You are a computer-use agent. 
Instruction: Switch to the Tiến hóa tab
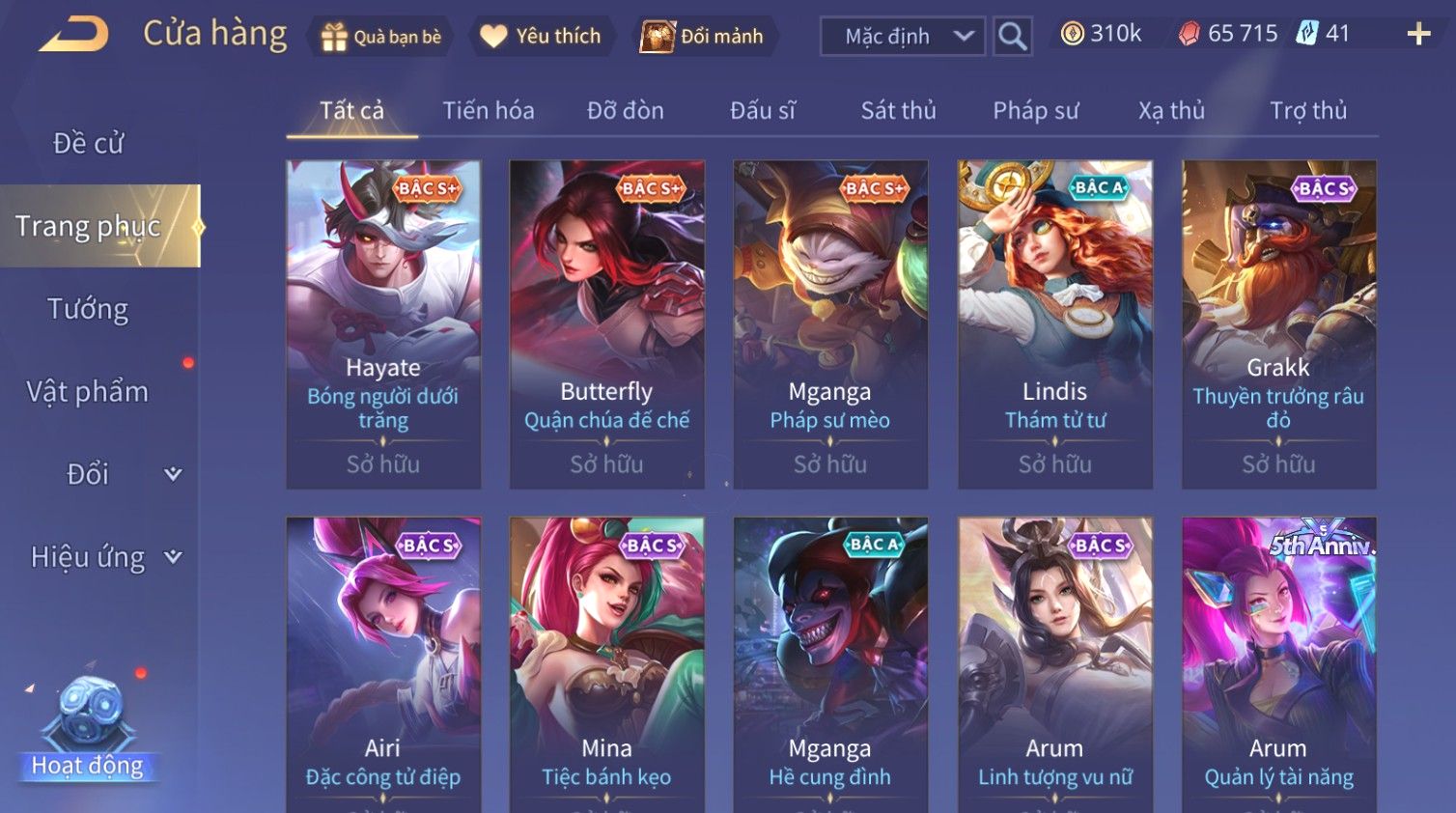489,111
